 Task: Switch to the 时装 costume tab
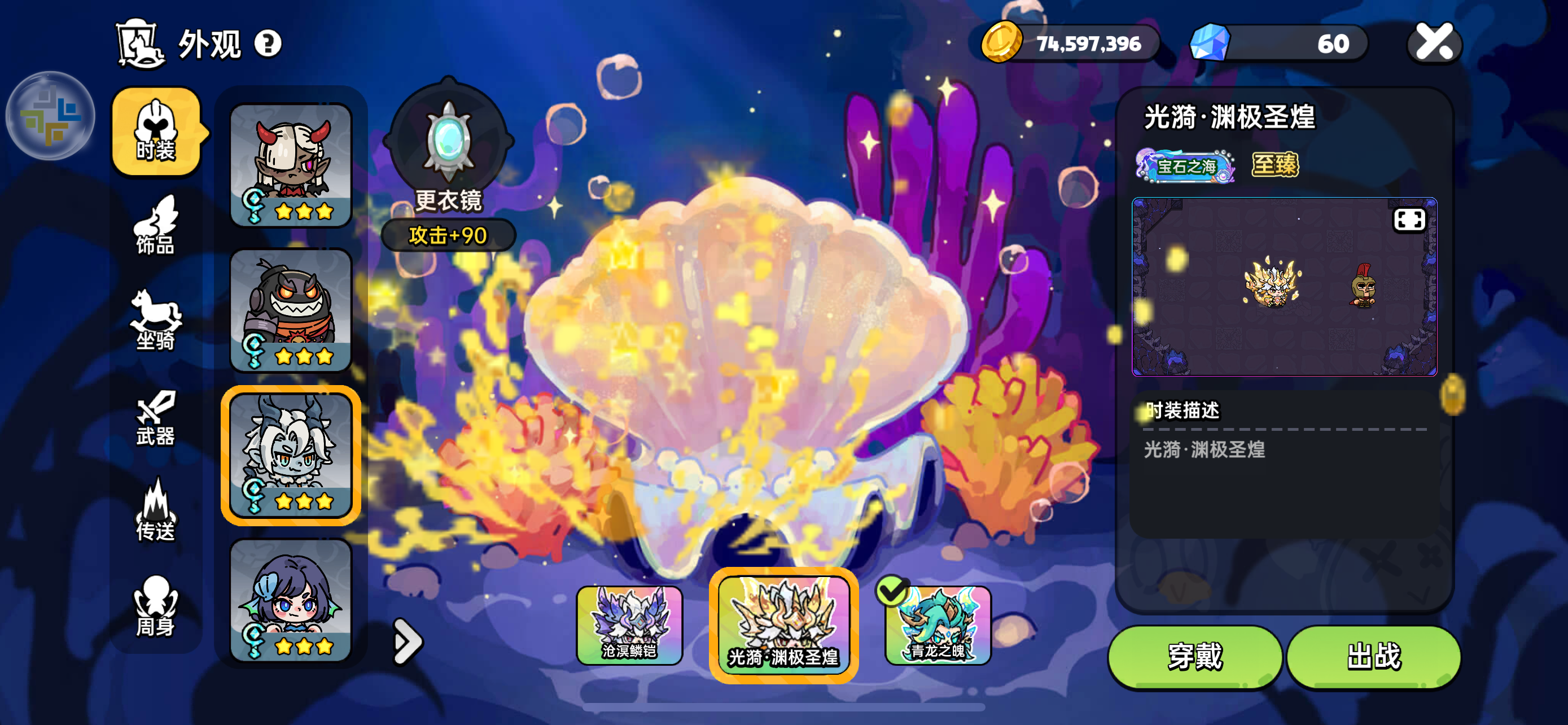[x=156, y=132]
